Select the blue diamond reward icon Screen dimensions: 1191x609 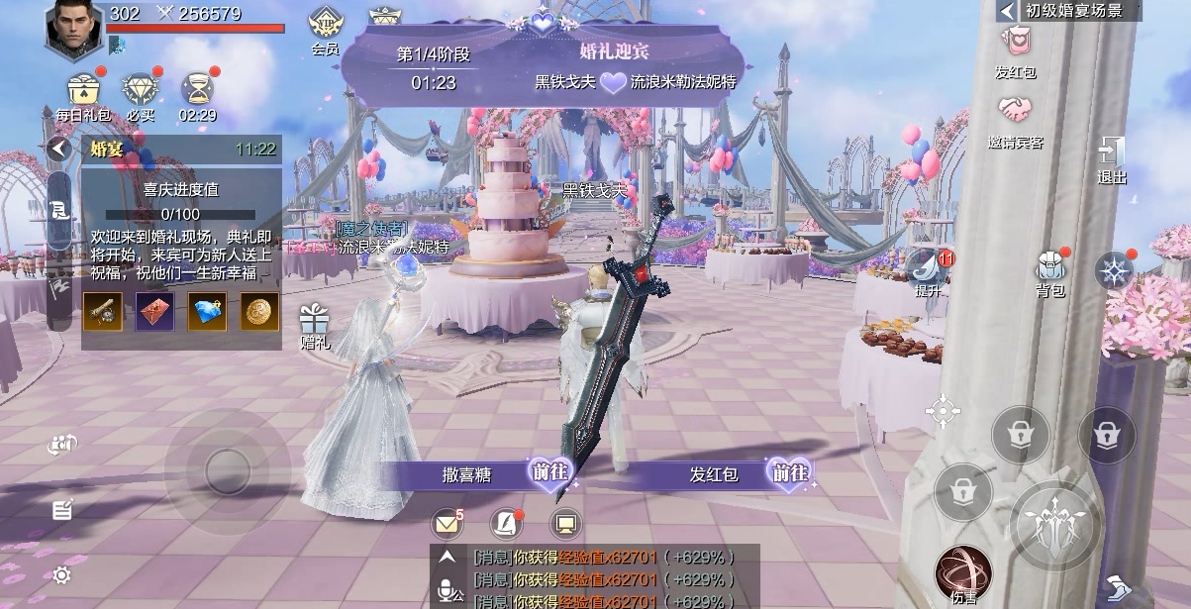[208, 312]
